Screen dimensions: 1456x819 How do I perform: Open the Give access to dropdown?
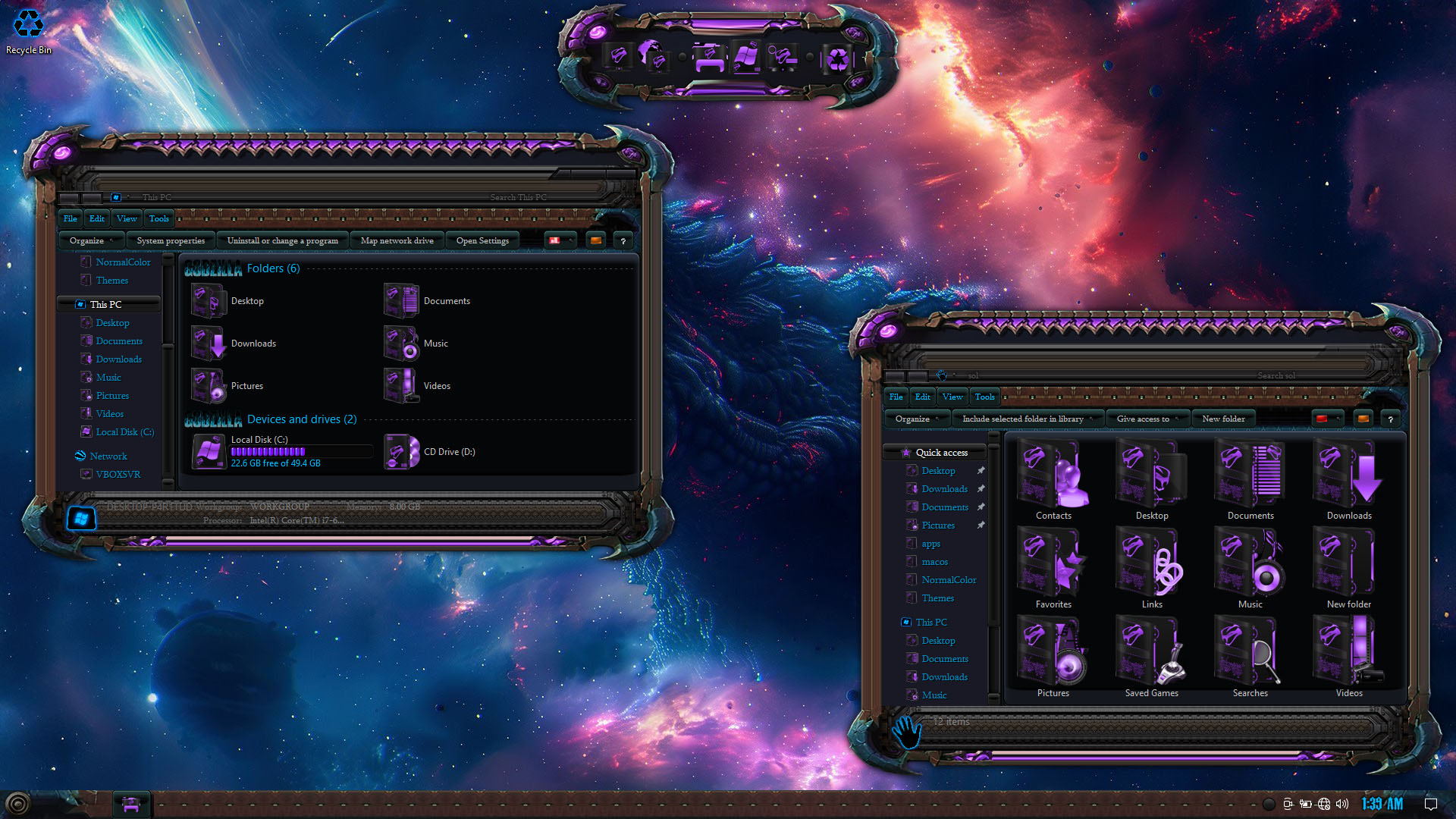click(x=1143, y=419)
